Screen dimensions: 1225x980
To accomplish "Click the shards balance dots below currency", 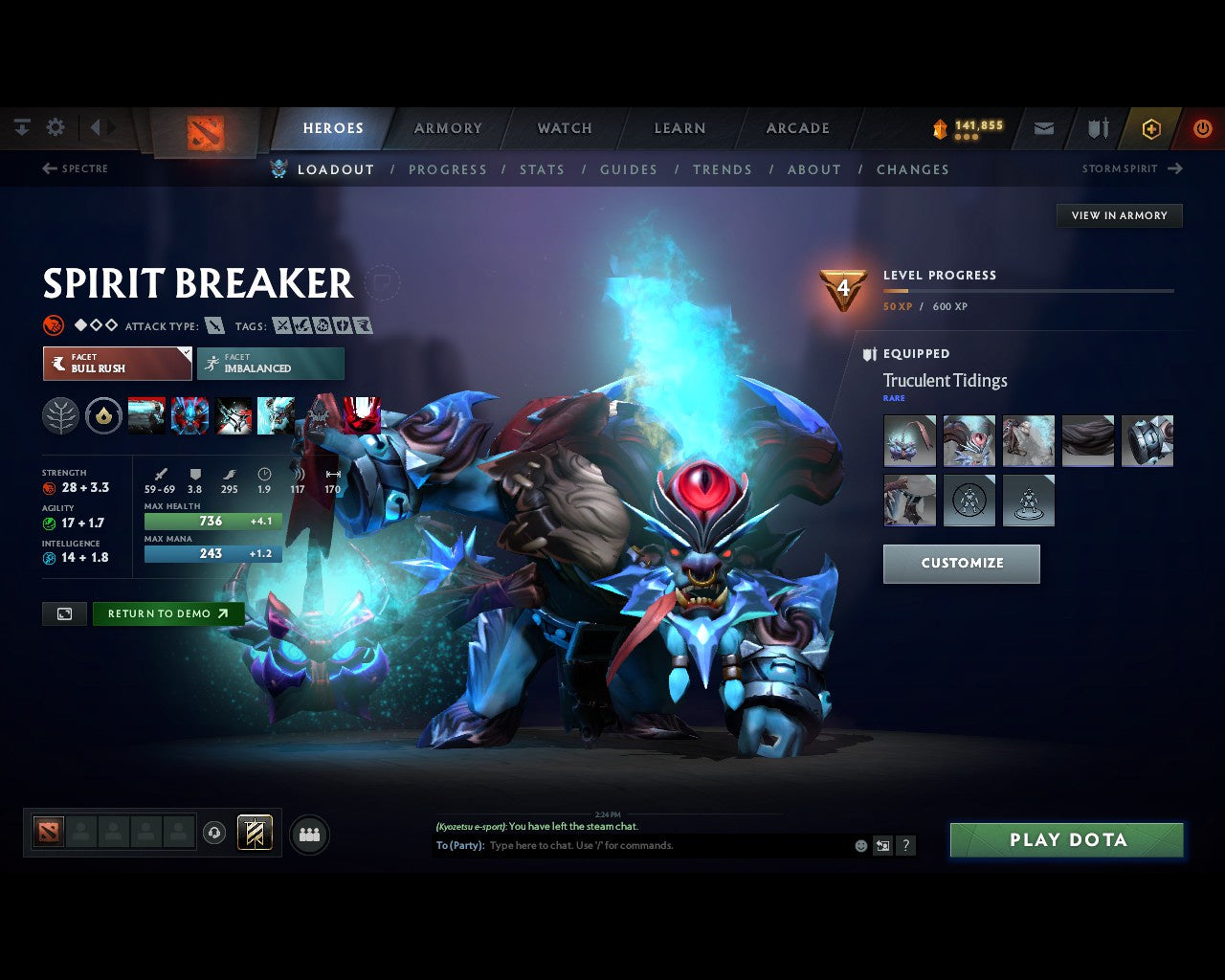I will [968, 137].
